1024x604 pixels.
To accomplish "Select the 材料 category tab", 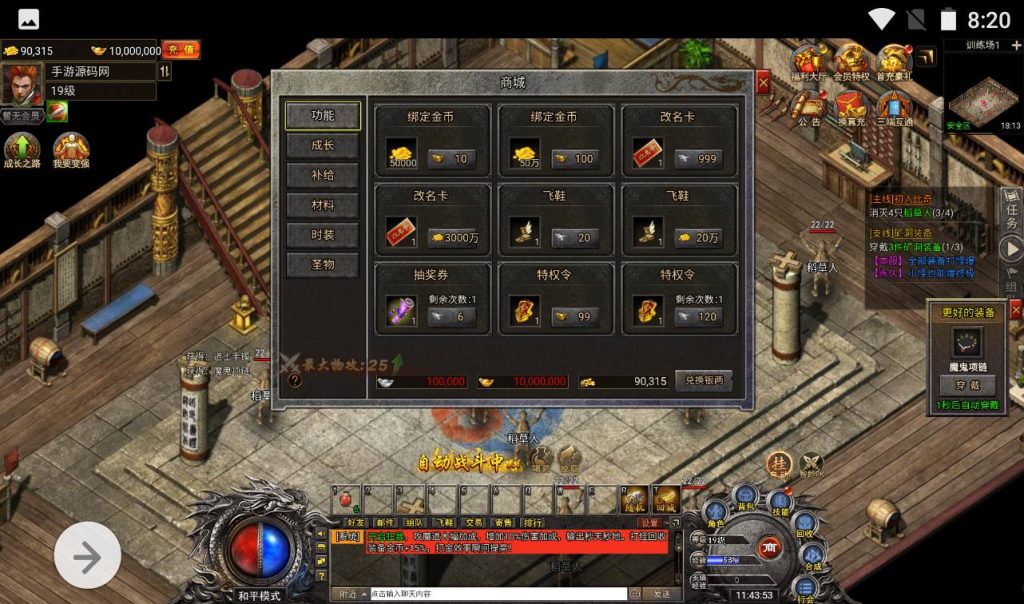I will pos(322,206).
